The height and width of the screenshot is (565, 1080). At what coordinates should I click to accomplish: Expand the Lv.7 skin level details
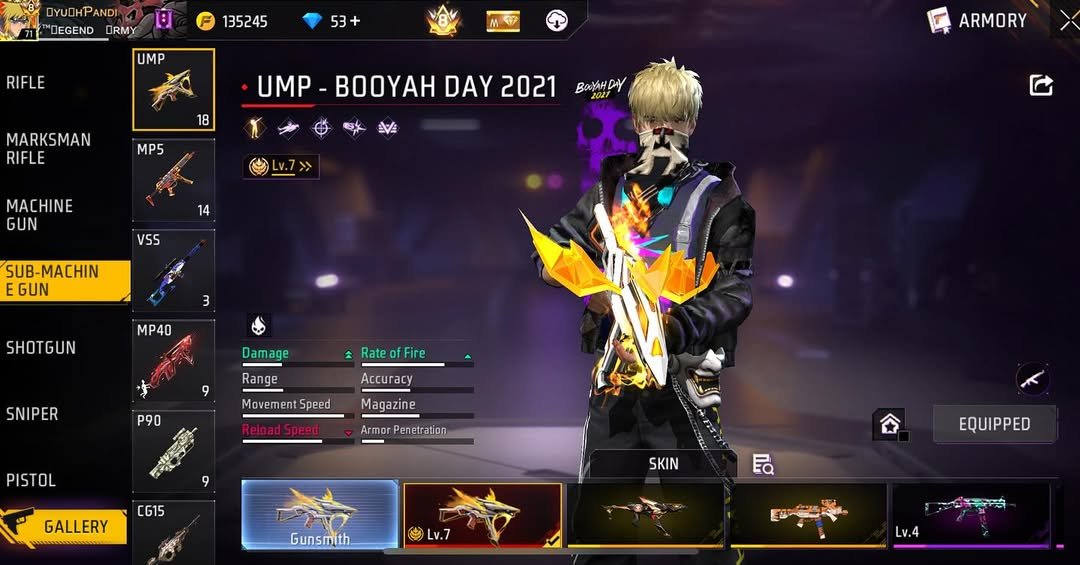pos(281,167)
